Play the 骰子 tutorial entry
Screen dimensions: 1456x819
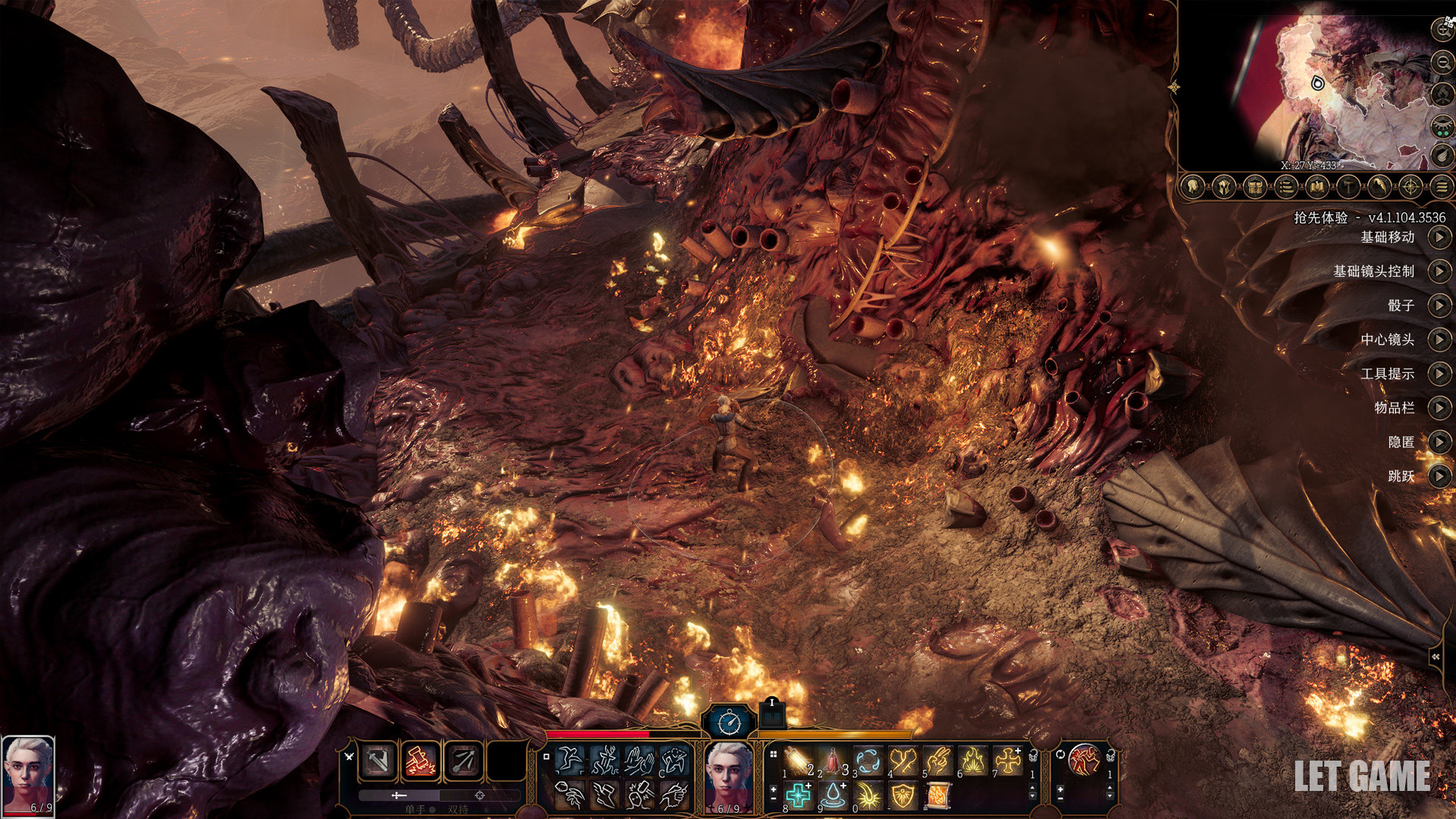(1439, 306)
